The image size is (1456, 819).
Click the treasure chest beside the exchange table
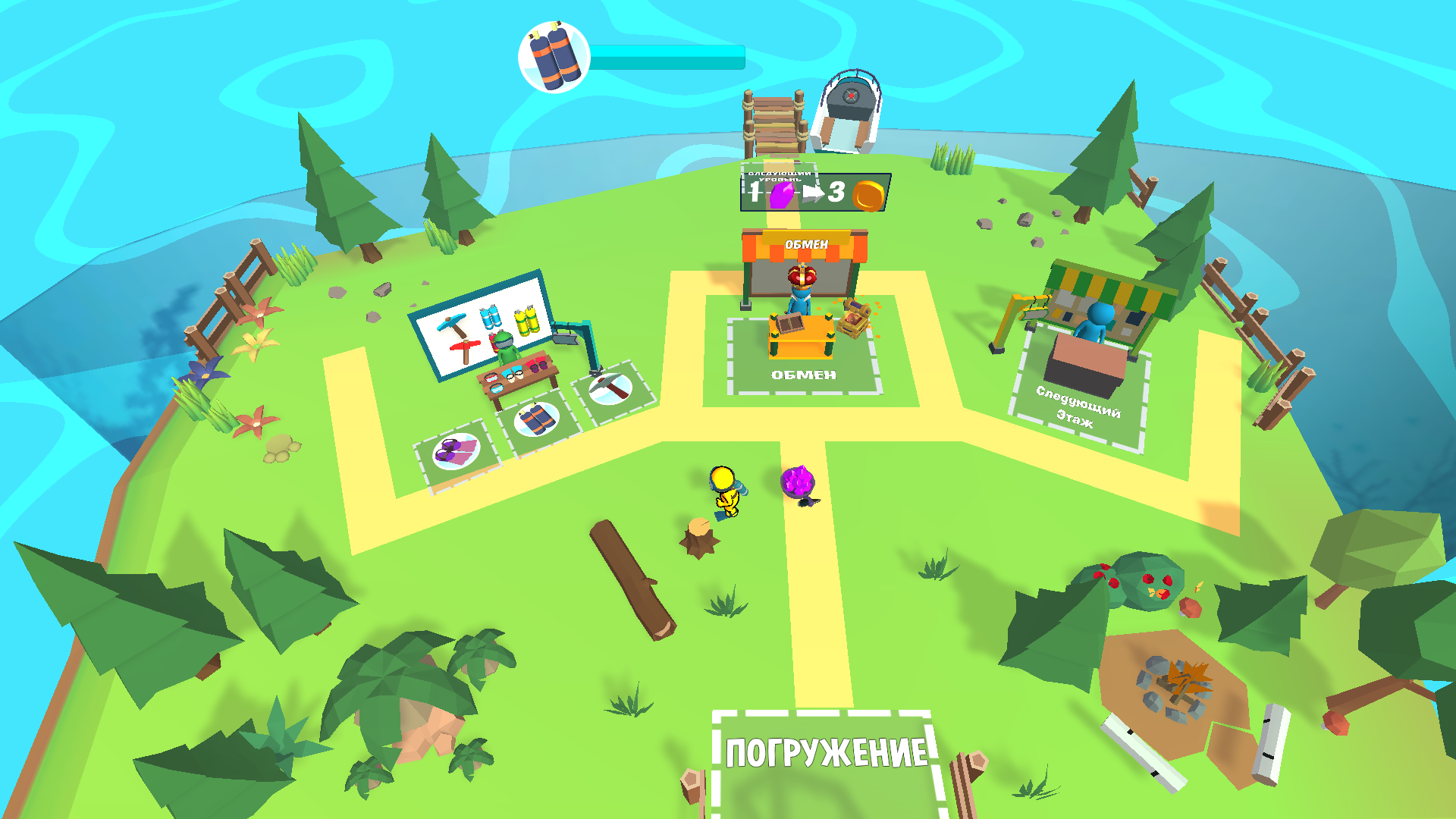pos(851,318)
